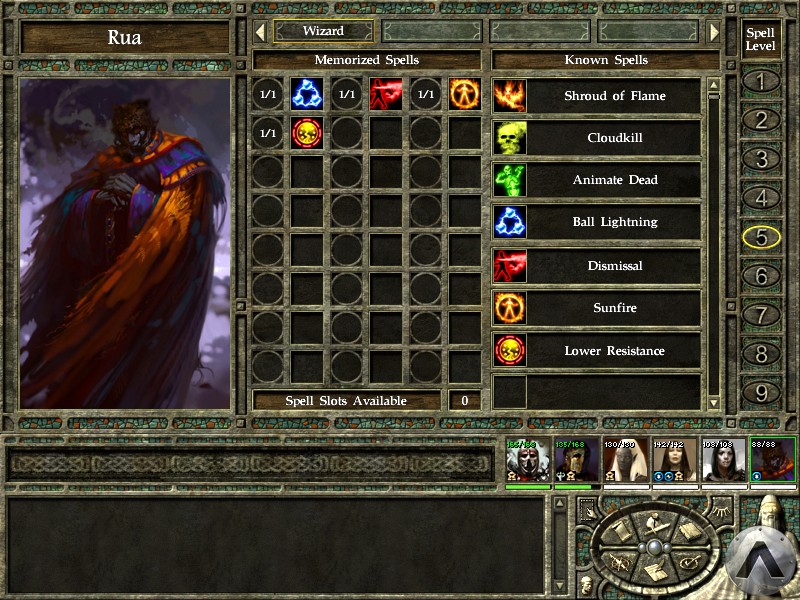Choose Shroud of Flame from known spells
This screenshot has width=800, height=600.
click(x=614, y=96)
